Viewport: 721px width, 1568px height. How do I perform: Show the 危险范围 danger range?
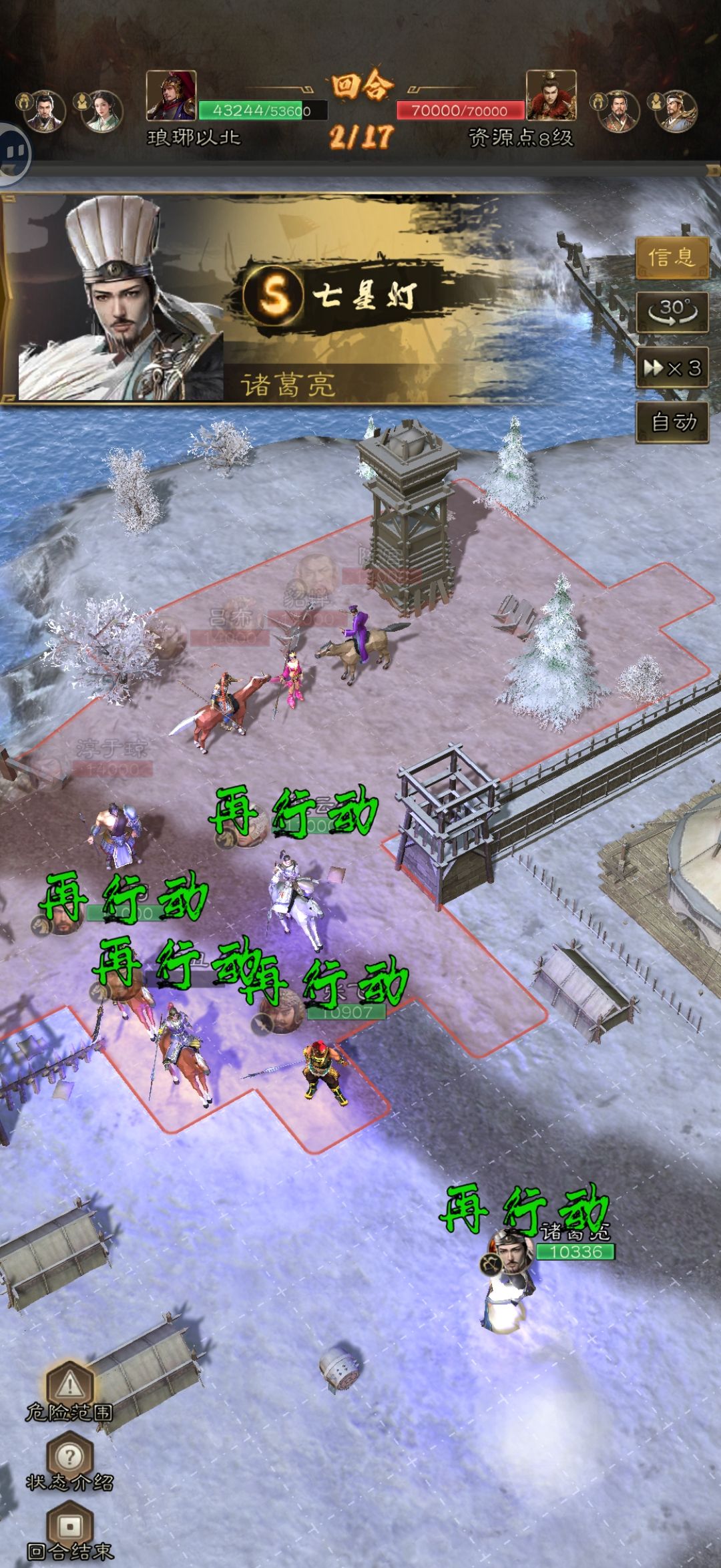[69, 1388]
